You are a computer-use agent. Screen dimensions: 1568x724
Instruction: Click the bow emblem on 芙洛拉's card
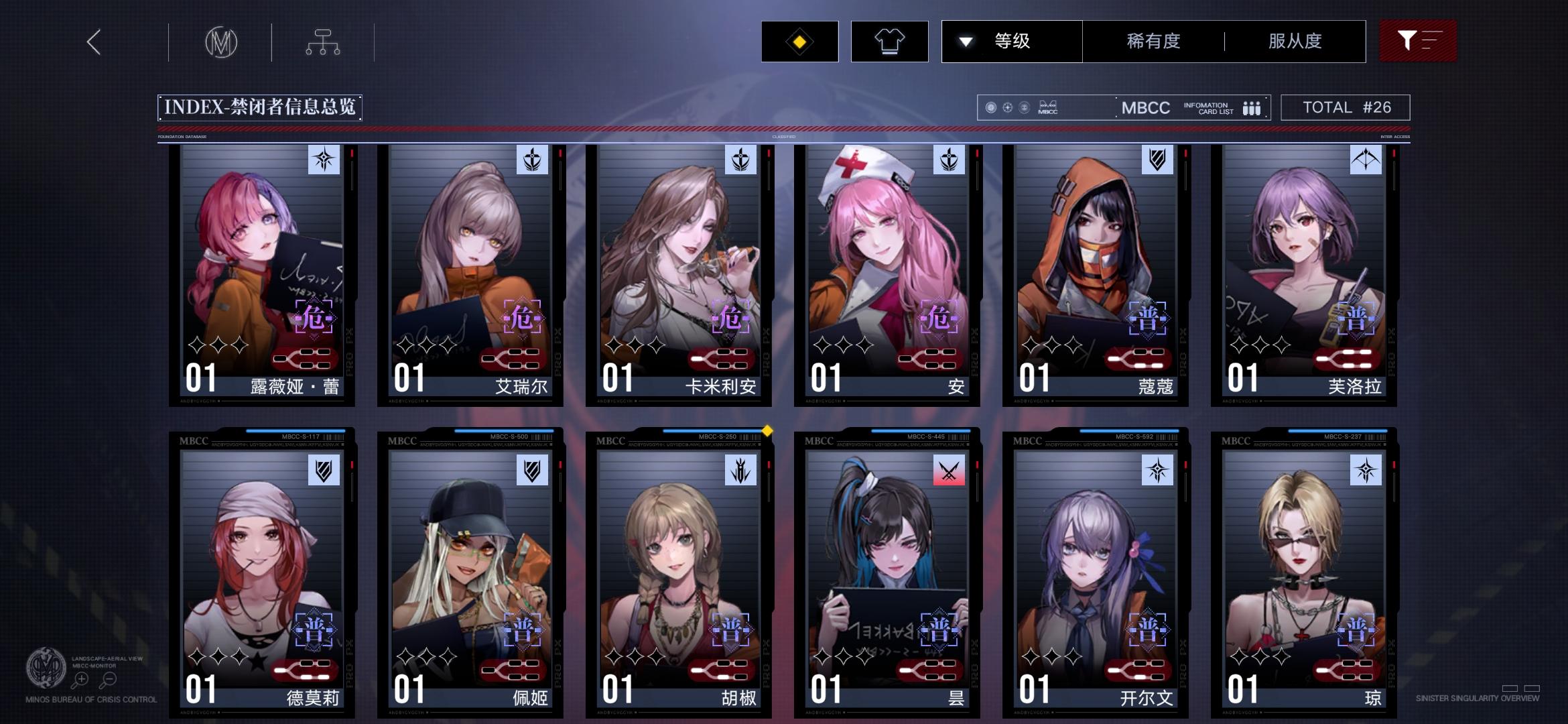click(x=1367, y=160)
